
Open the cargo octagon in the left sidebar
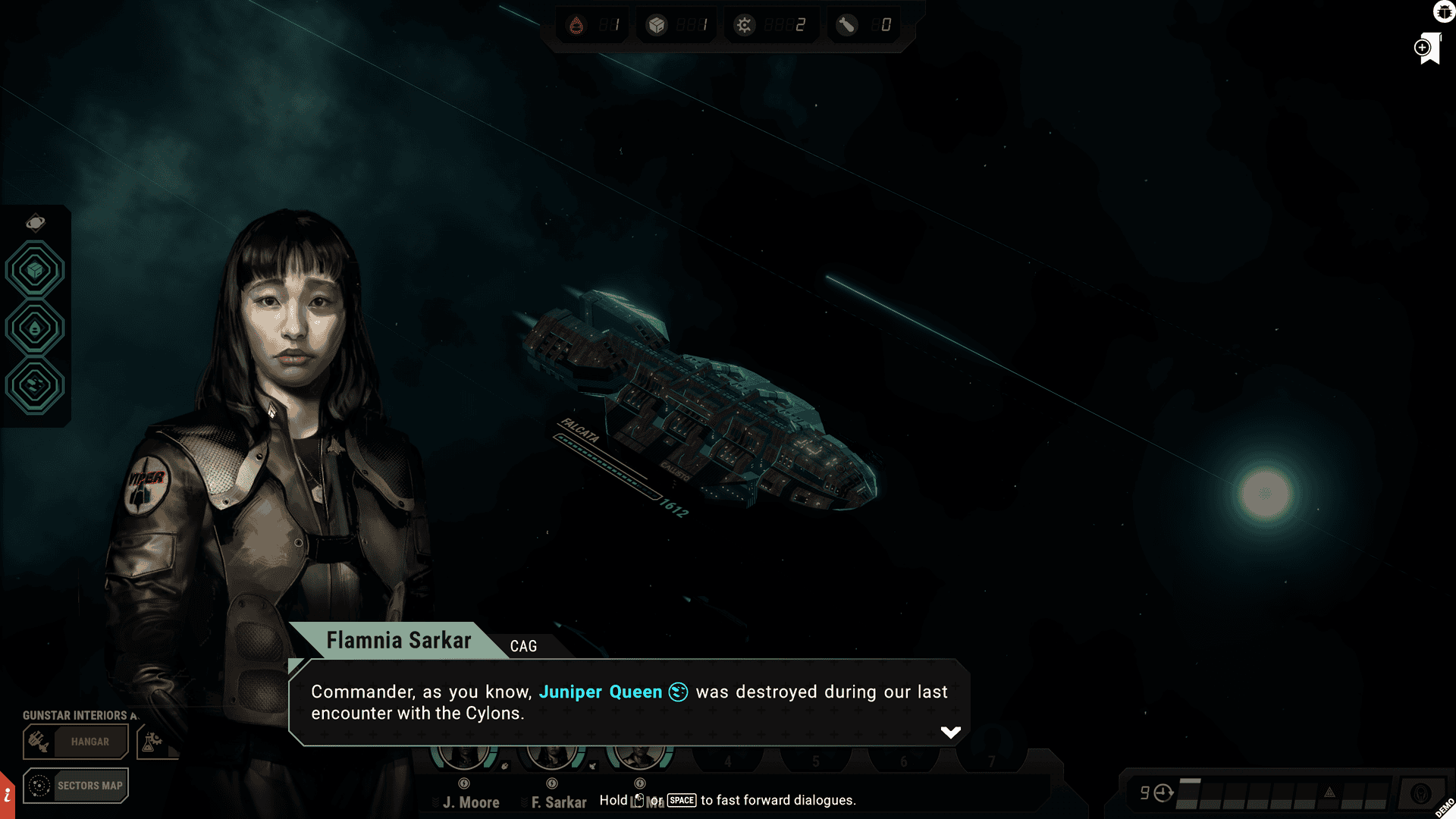[35, 268]
